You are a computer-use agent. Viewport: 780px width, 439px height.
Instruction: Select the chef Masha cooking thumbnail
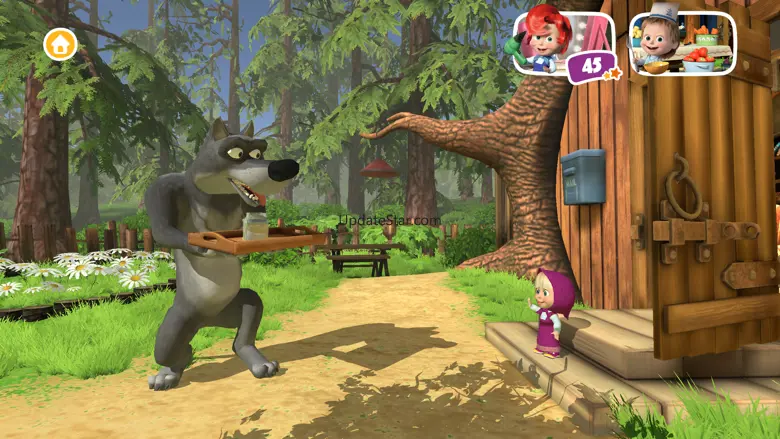click(x=682, y=43)
